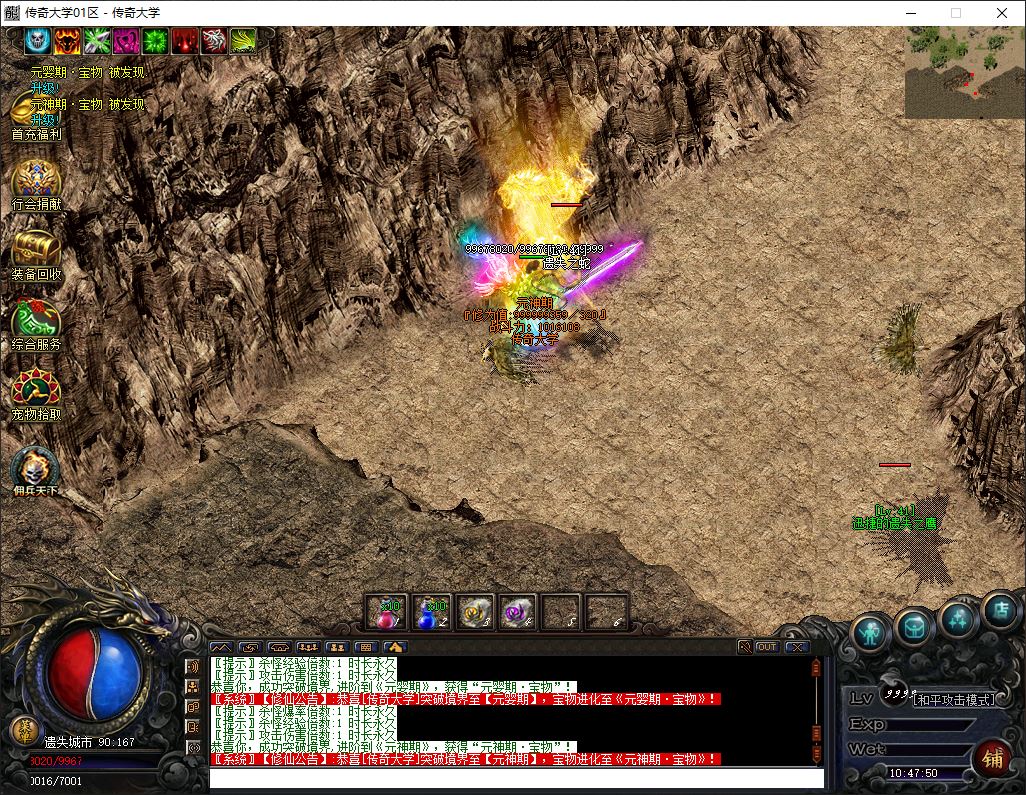
Task: Click the red 铺 stall button
Action: 993,758
